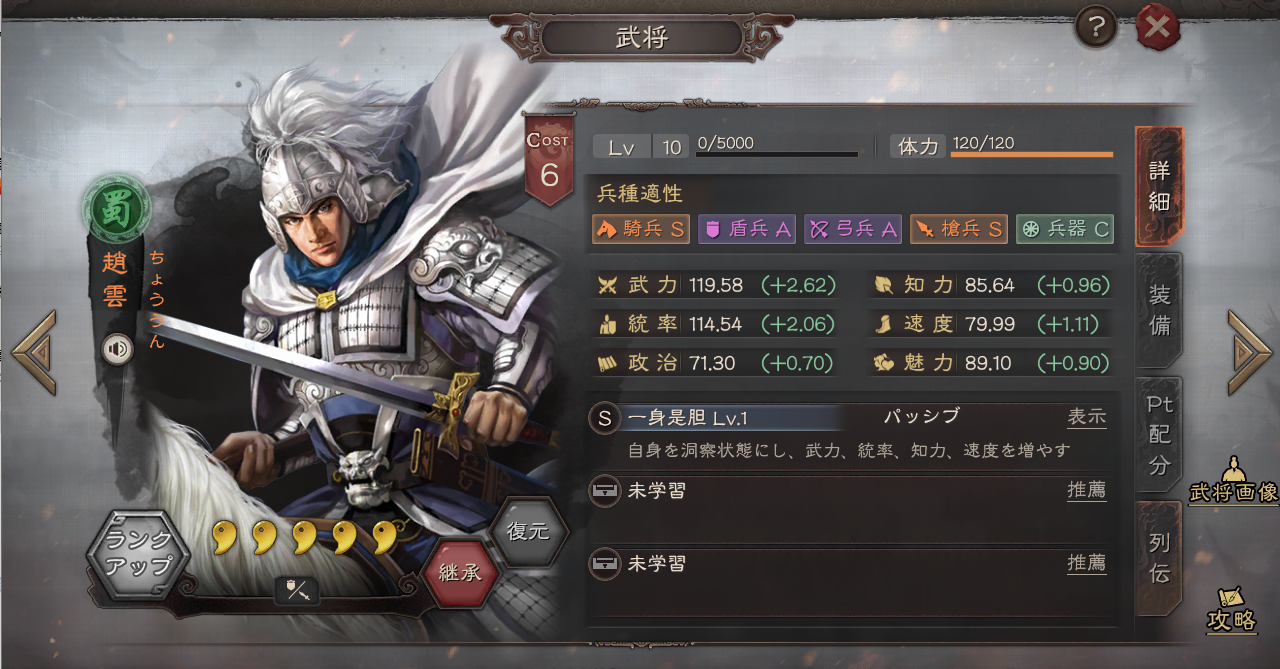The width and height of the screenshot is (1280, 669).
Task: Choose the 復元 restore button
Action: [527, 531]
